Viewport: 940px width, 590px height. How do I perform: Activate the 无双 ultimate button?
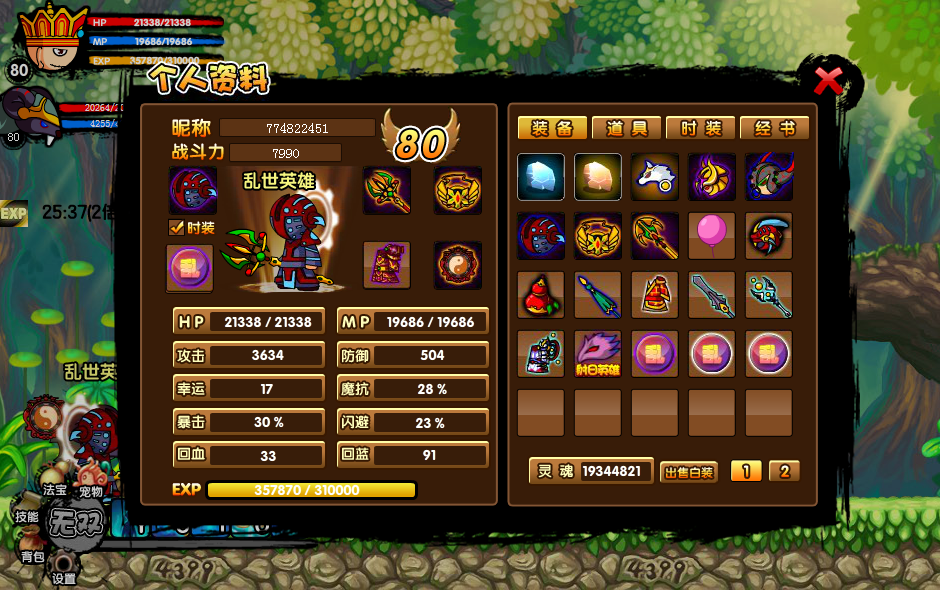click(x=75, y=523)
